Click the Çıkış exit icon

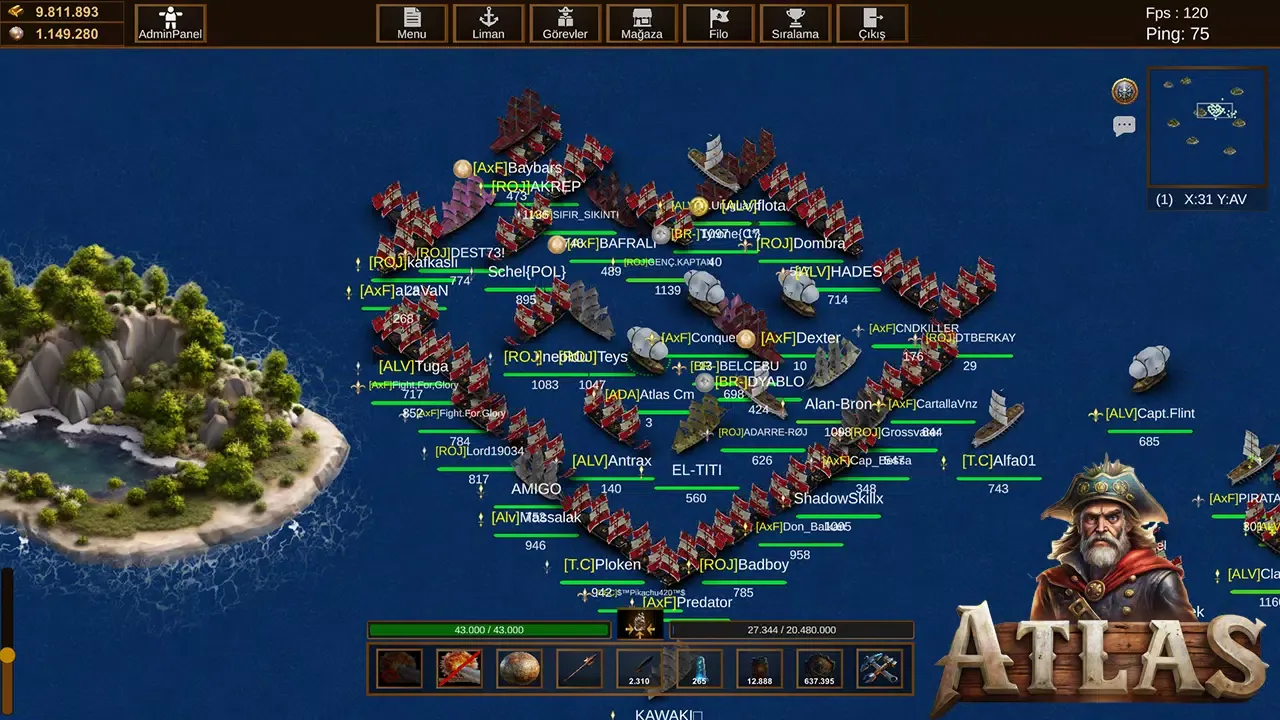[x=871, y=22]
